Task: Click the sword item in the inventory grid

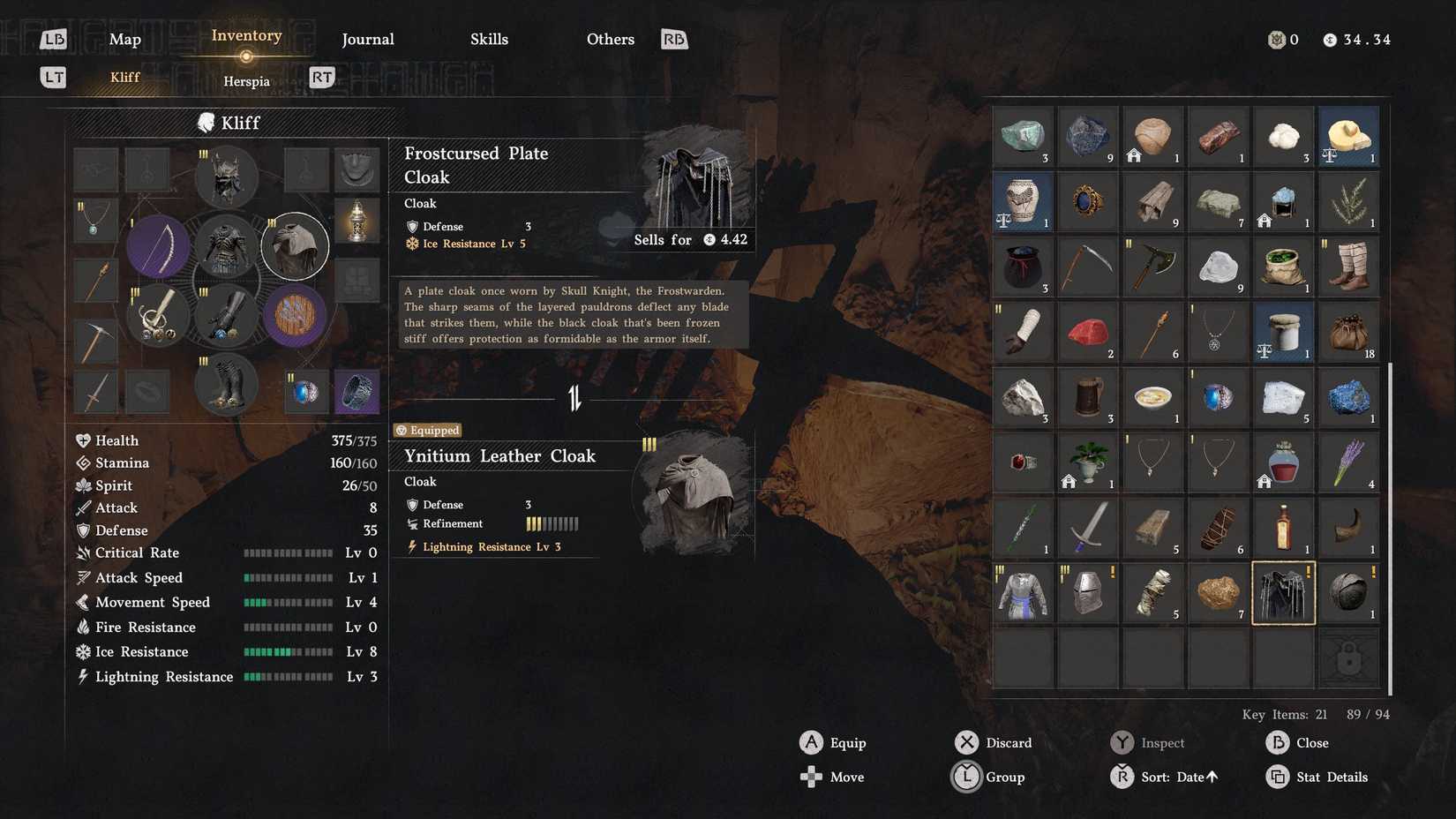Action: [x=1088, y=527]
